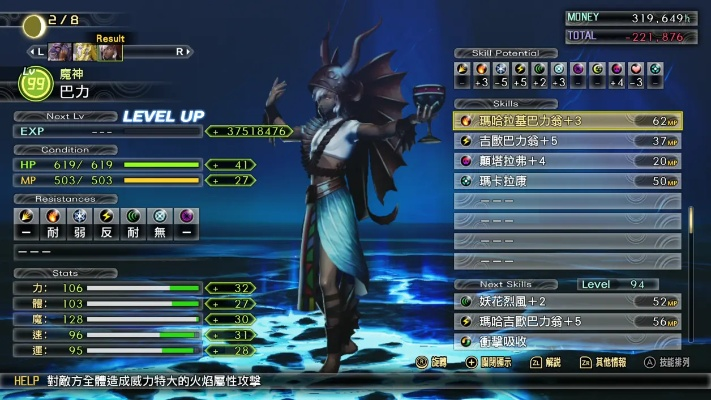Select the Result demon portrait
The image size is (711, 400).
point(110,51)
